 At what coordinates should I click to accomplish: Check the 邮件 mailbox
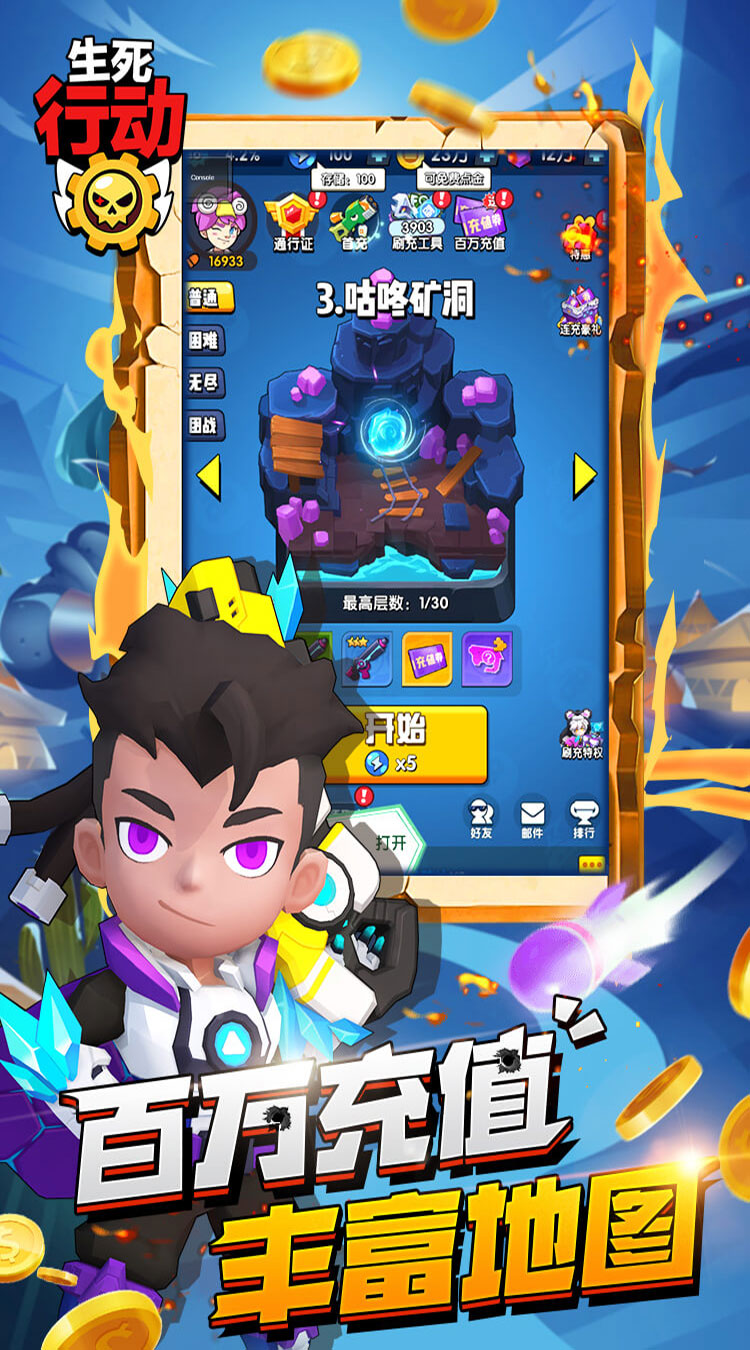(532, 819)
